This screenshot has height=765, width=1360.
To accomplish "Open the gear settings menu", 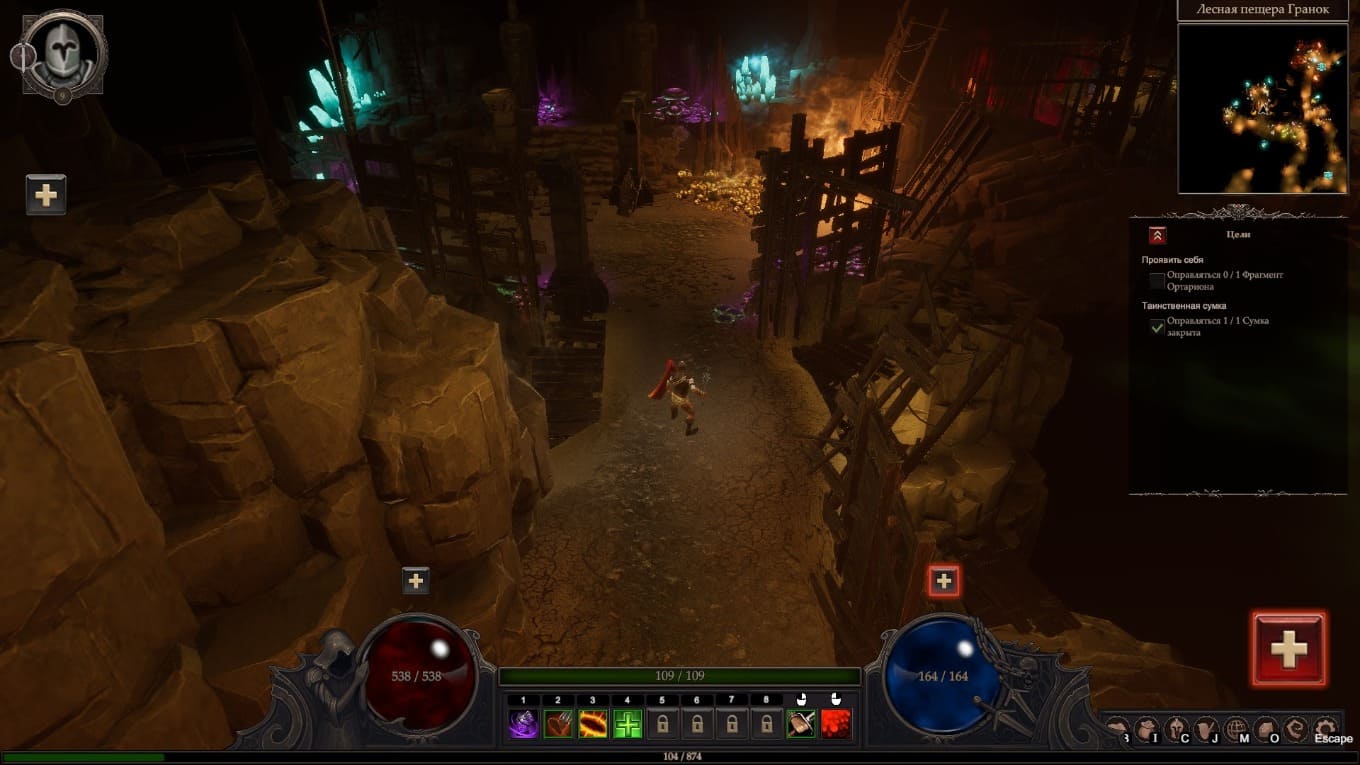I will [1326, 728].
